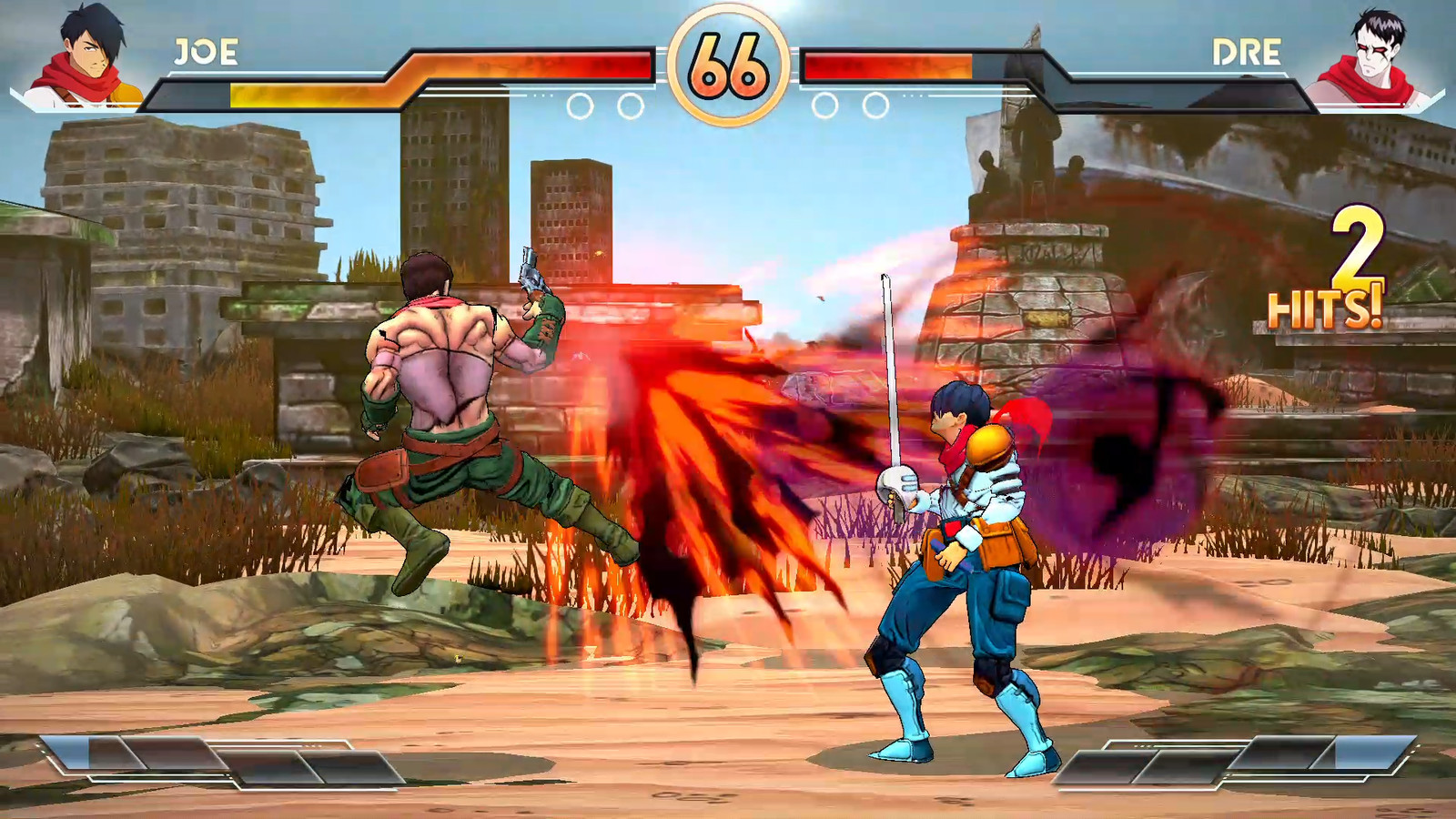Viewport: 1456px width, 819px height.
Task: Click Dre's super meter gauge icon
Action: click(1242, 764)
